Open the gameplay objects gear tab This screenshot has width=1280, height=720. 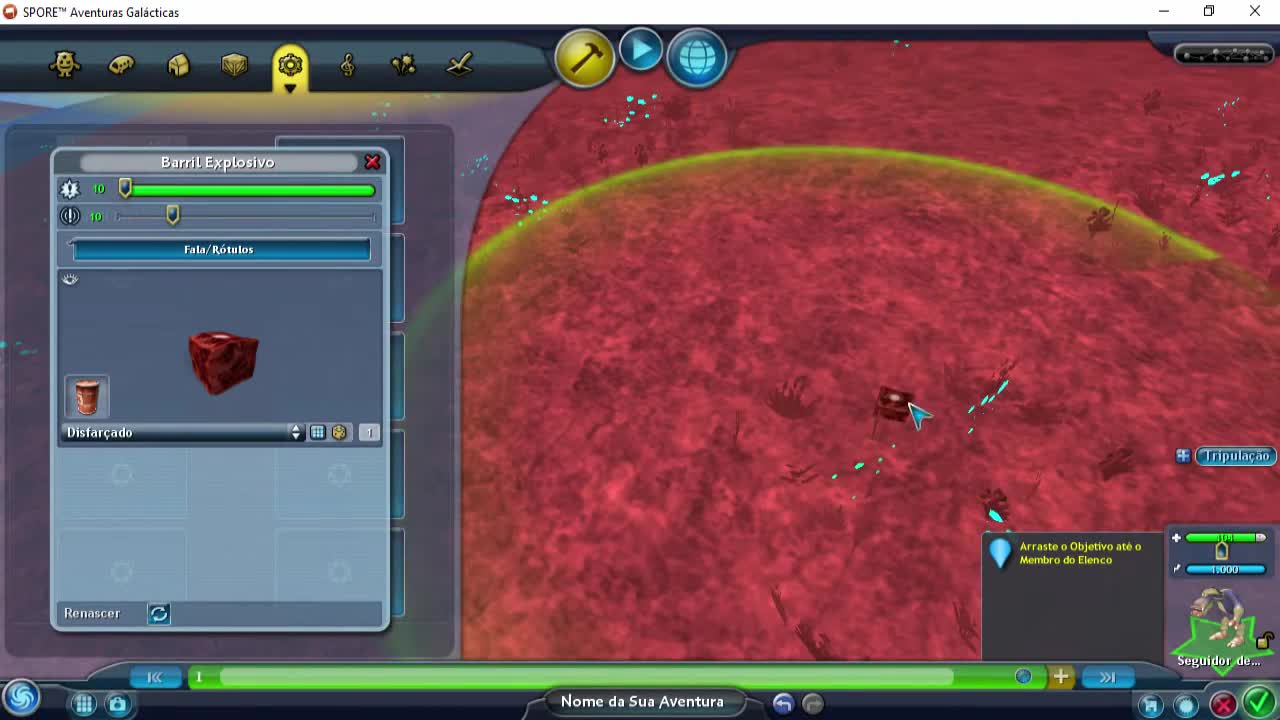[x=290, y=62]
